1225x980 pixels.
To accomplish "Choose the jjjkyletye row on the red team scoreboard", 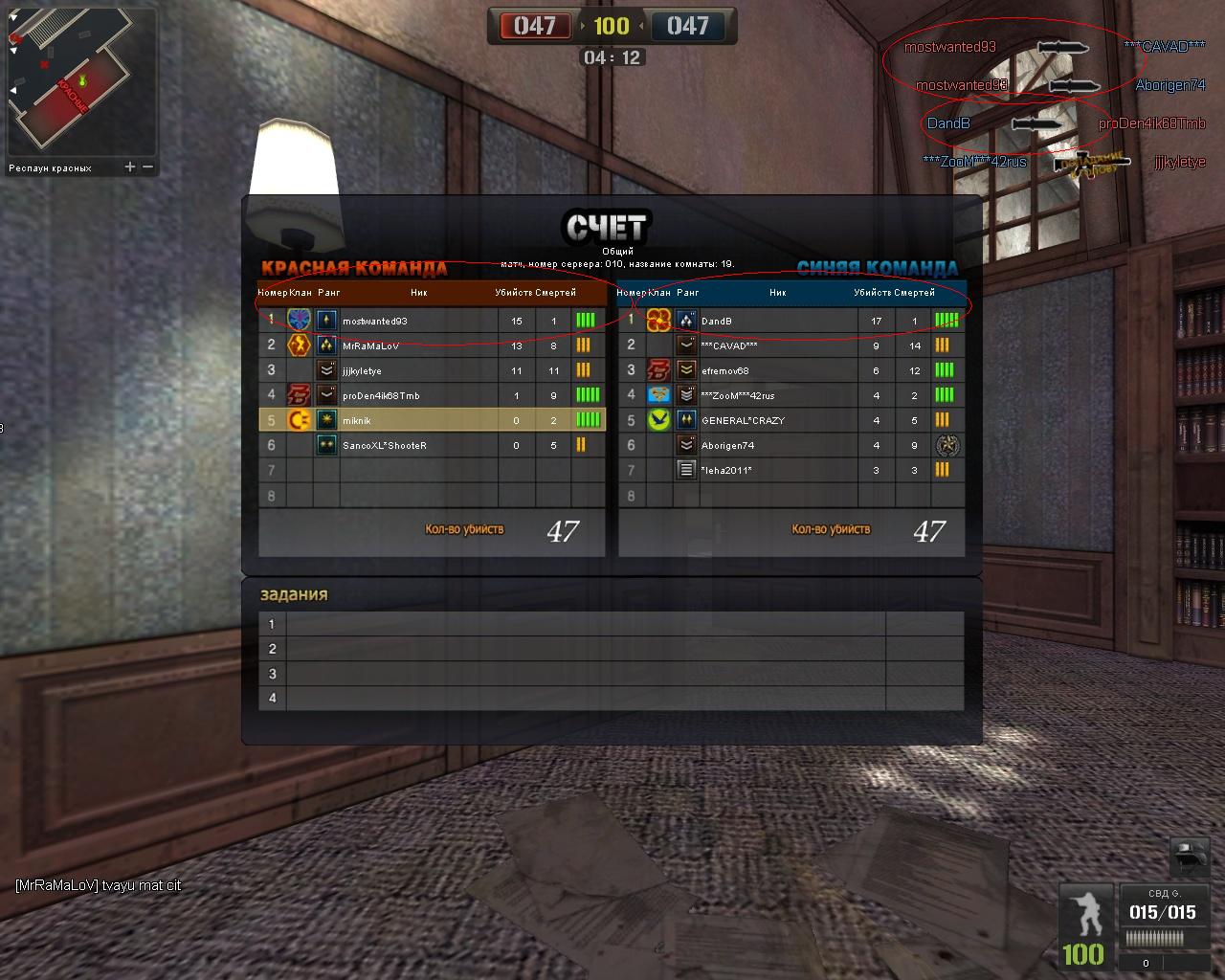I will click(x=431, y=371).
